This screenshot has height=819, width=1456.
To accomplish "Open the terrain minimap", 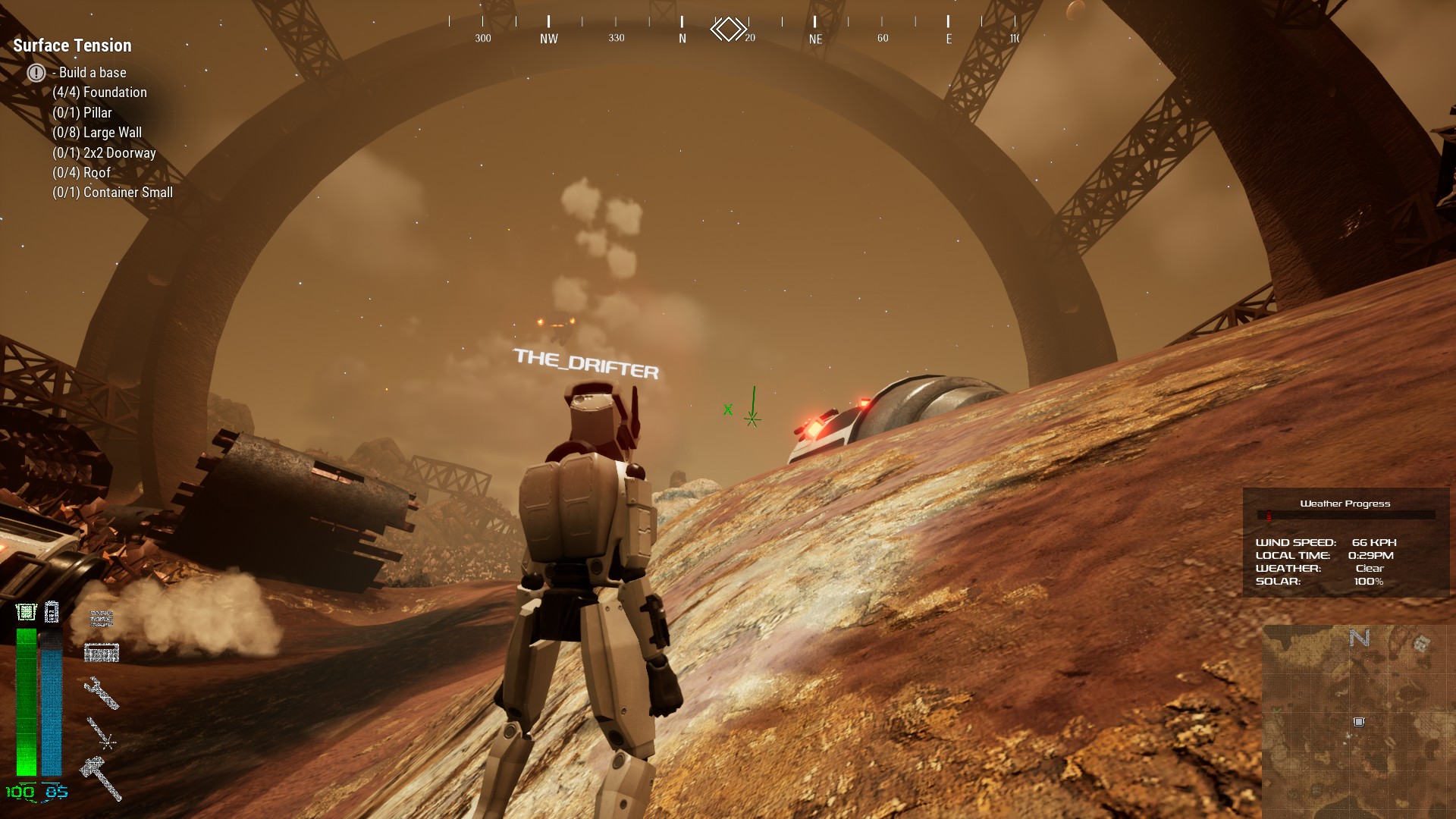I will click(1357, 720).
